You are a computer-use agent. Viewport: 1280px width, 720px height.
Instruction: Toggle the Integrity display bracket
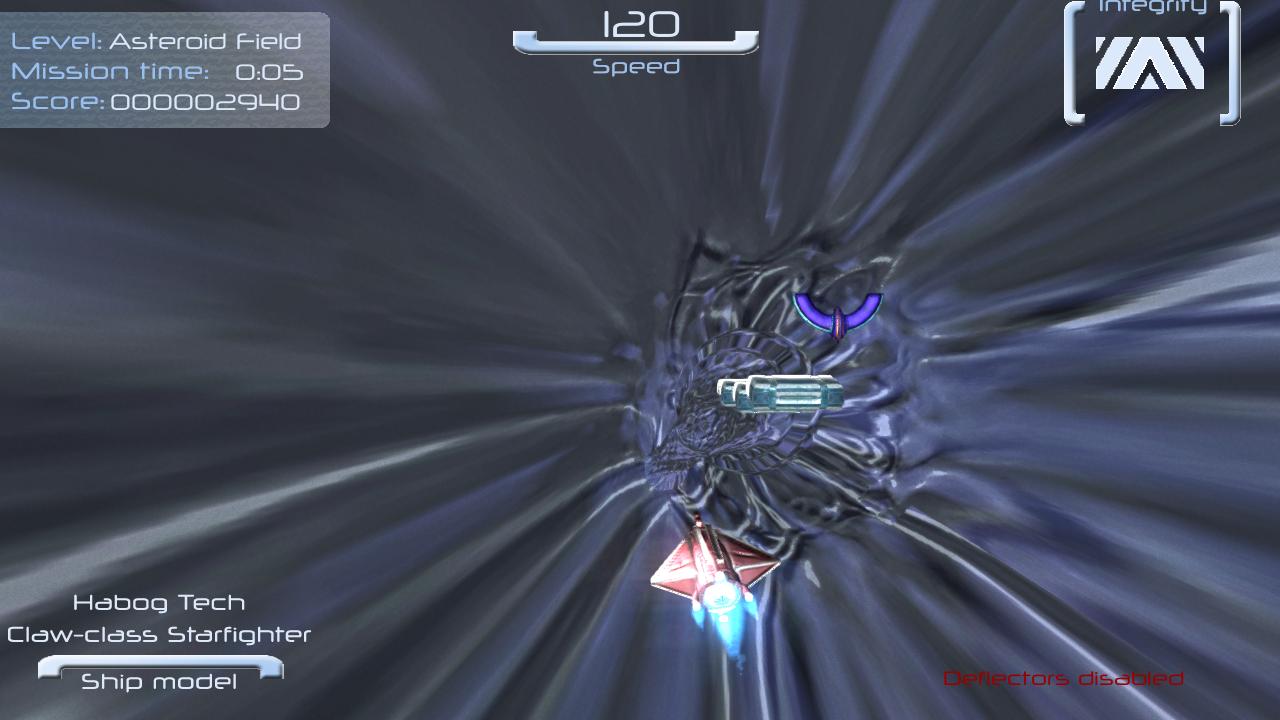point(1148,62)
